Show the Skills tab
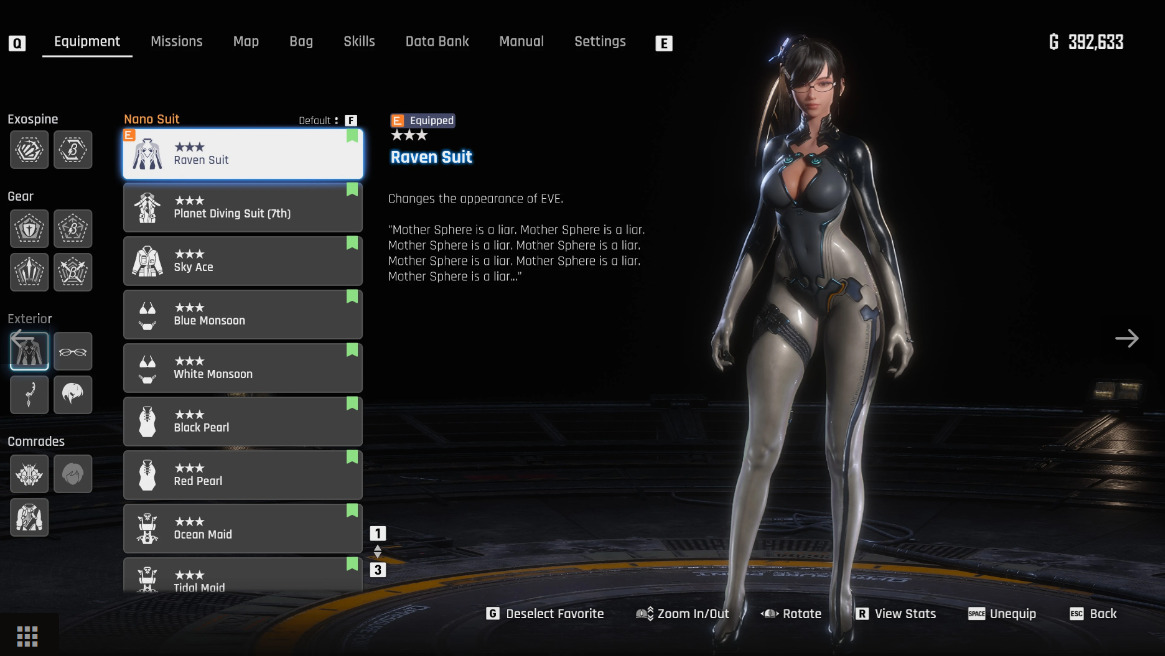The height and width of the screenshot is (656, 1165). [x=359, y=41]
